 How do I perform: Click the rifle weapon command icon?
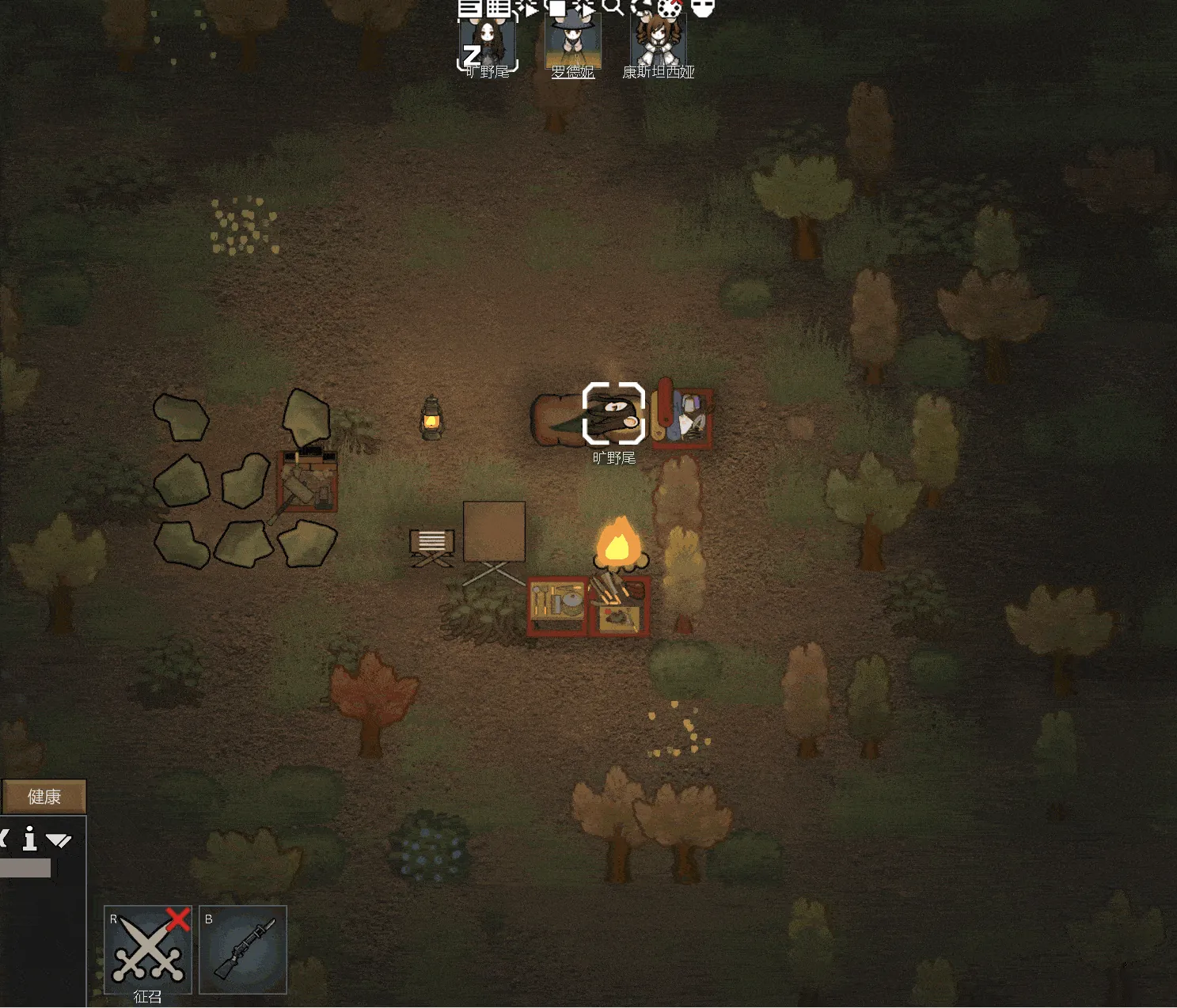(243, 949)
